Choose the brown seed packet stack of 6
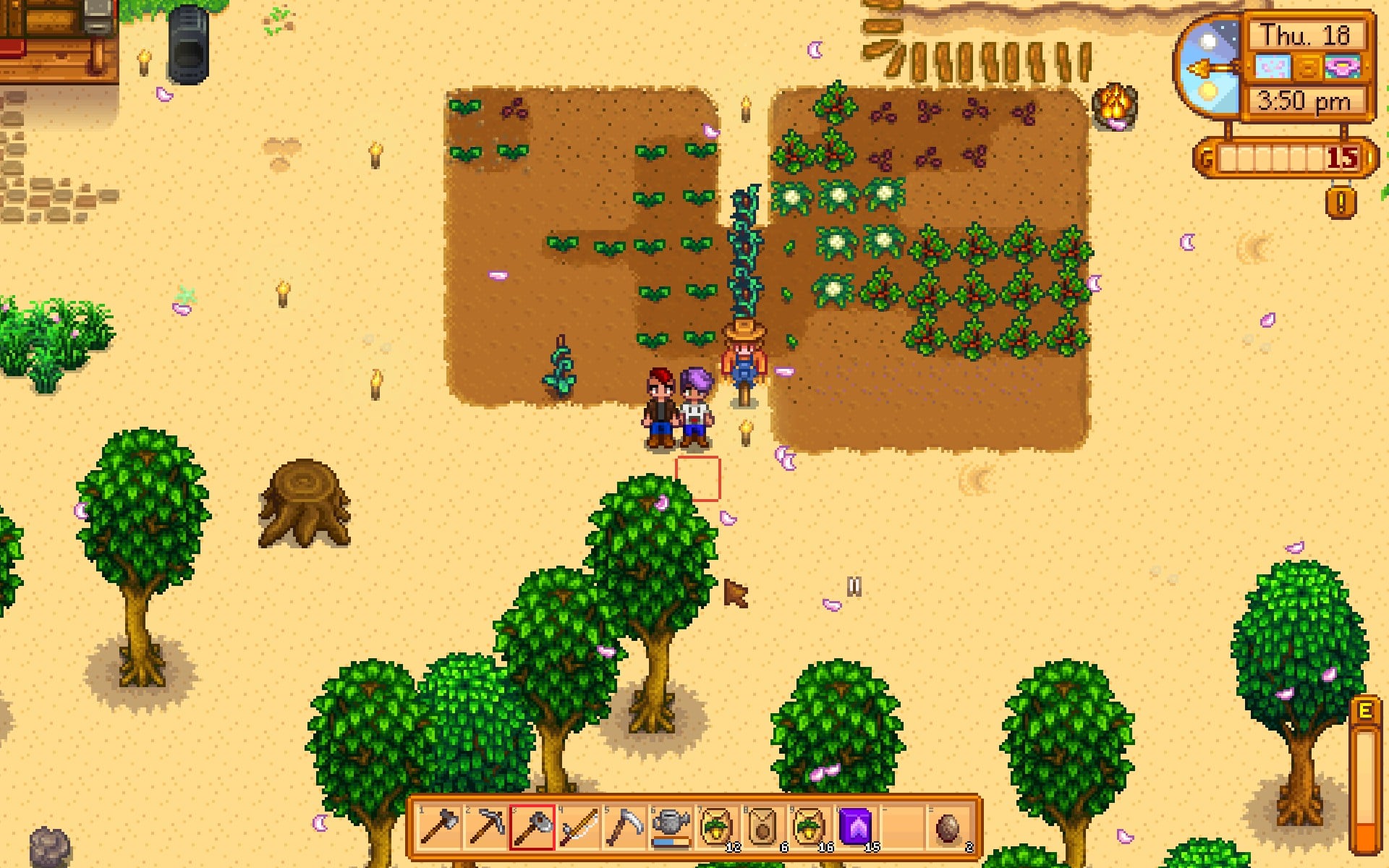The image size is (1389, 868). (x=763, y=827)
